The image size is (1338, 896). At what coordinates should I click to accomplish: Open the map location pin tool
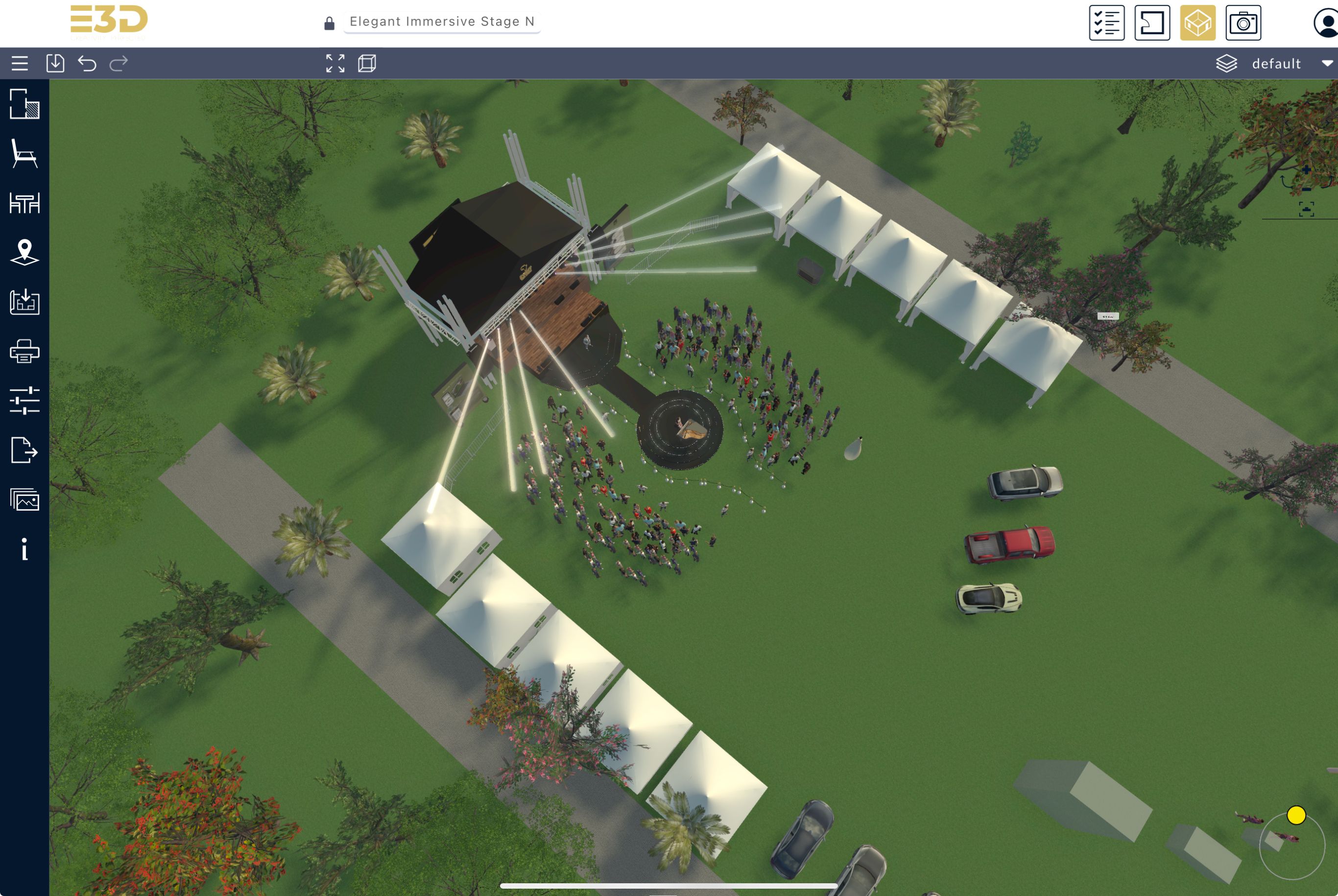pyautogui.click(x=24, y=252)
